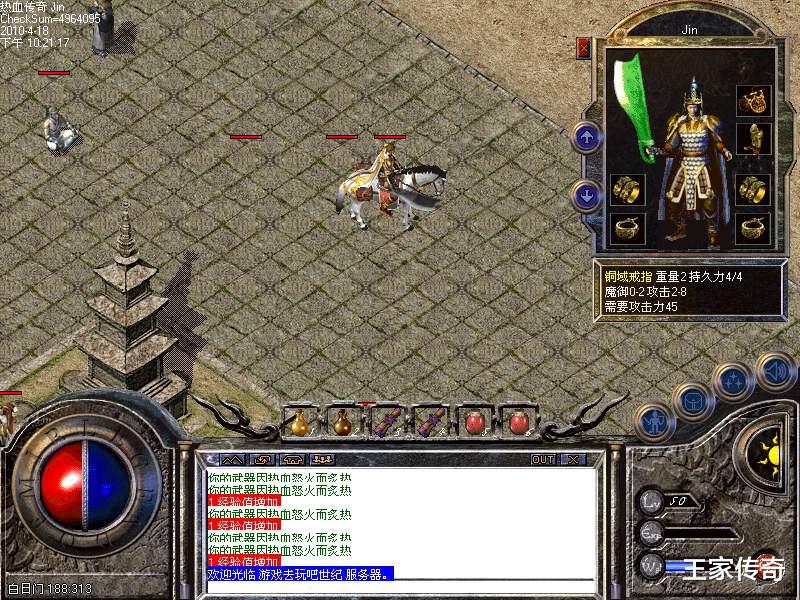Click the X button above the chat log

(573, 459)
